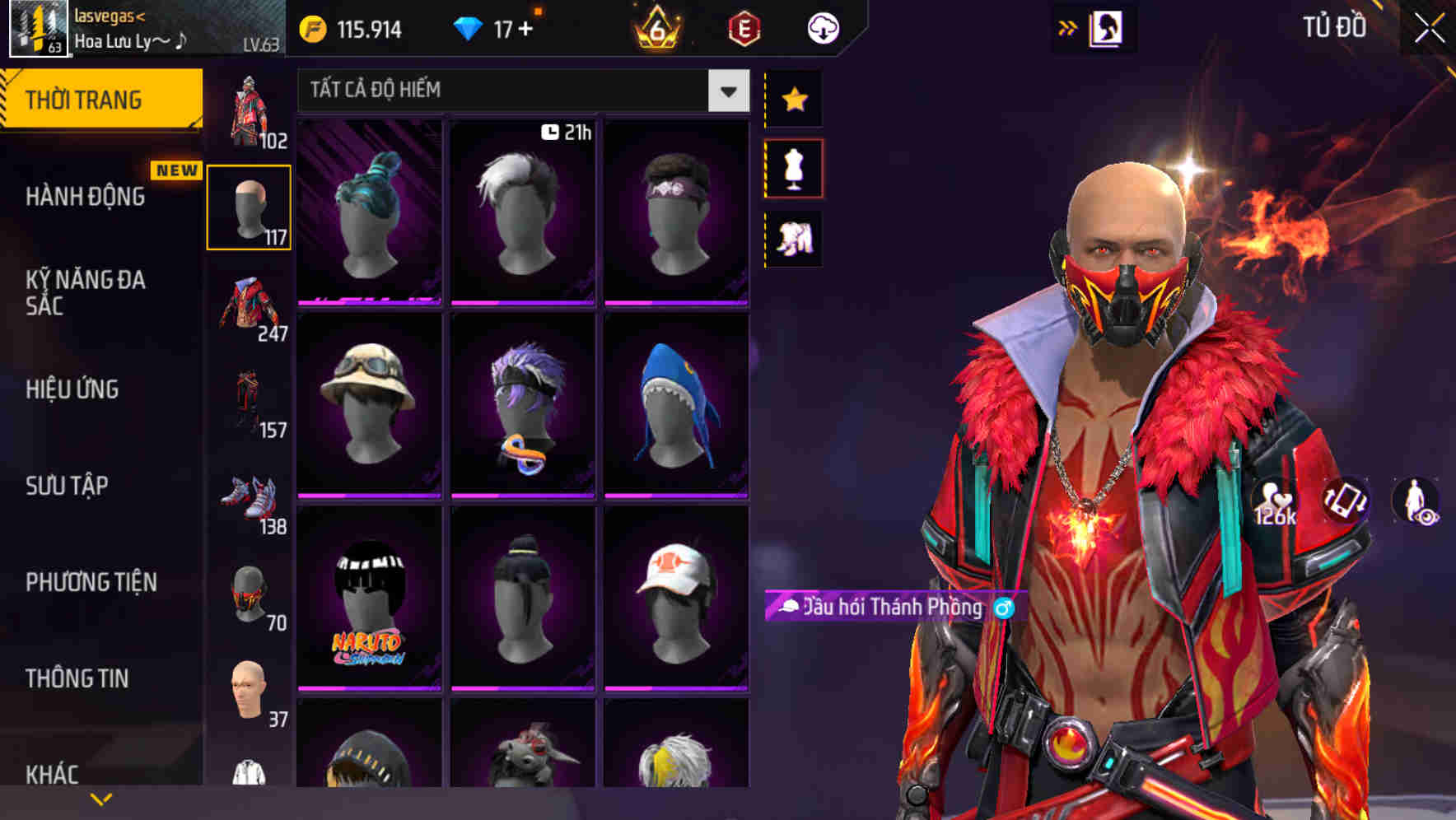
Task: Toggle the mask category slot 70
Action: click(249, 594)
